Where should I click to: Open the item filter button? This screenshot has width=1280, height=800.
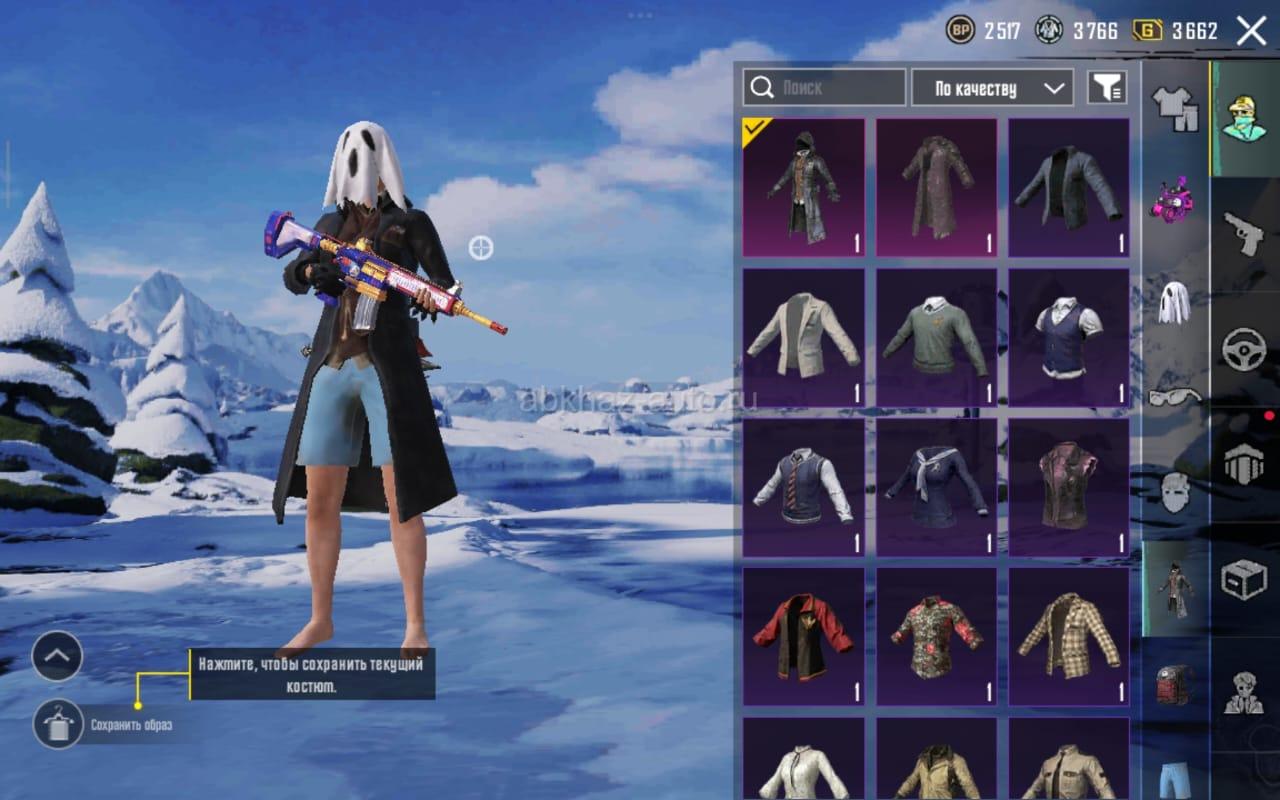1106,88
